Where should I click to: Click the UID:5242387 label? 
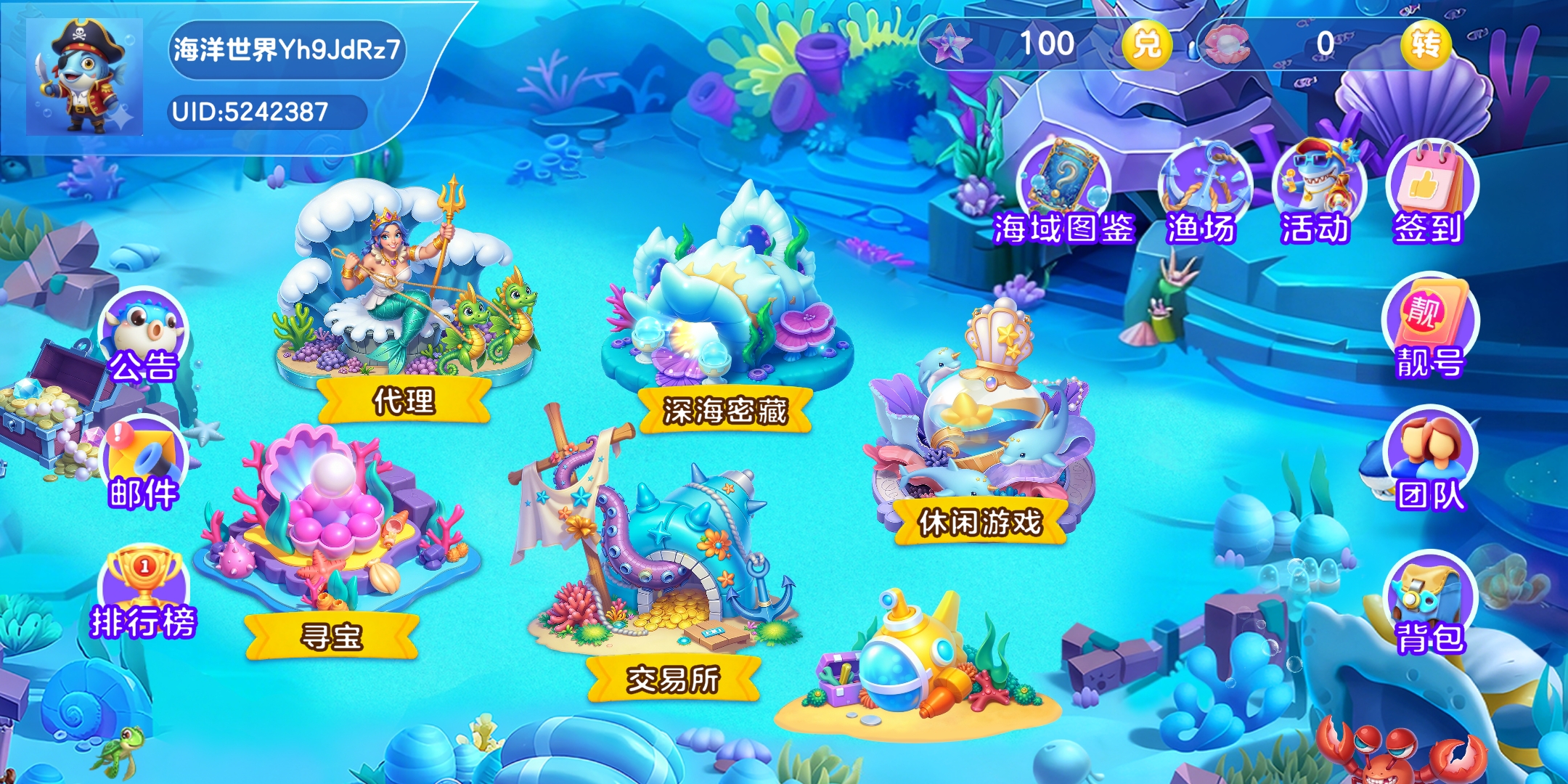click(250, 110)
